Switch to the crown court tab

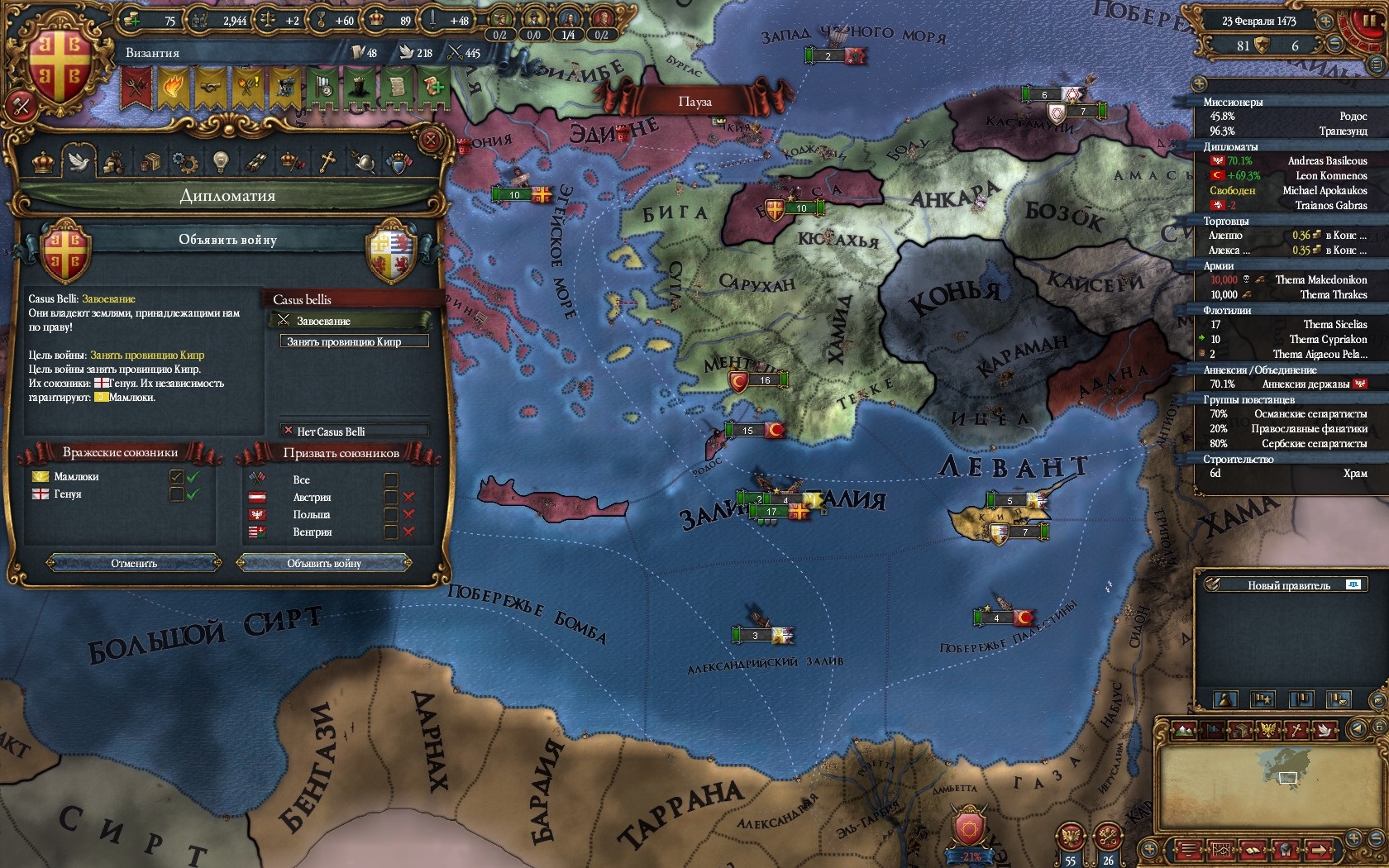tap(43, 162)
